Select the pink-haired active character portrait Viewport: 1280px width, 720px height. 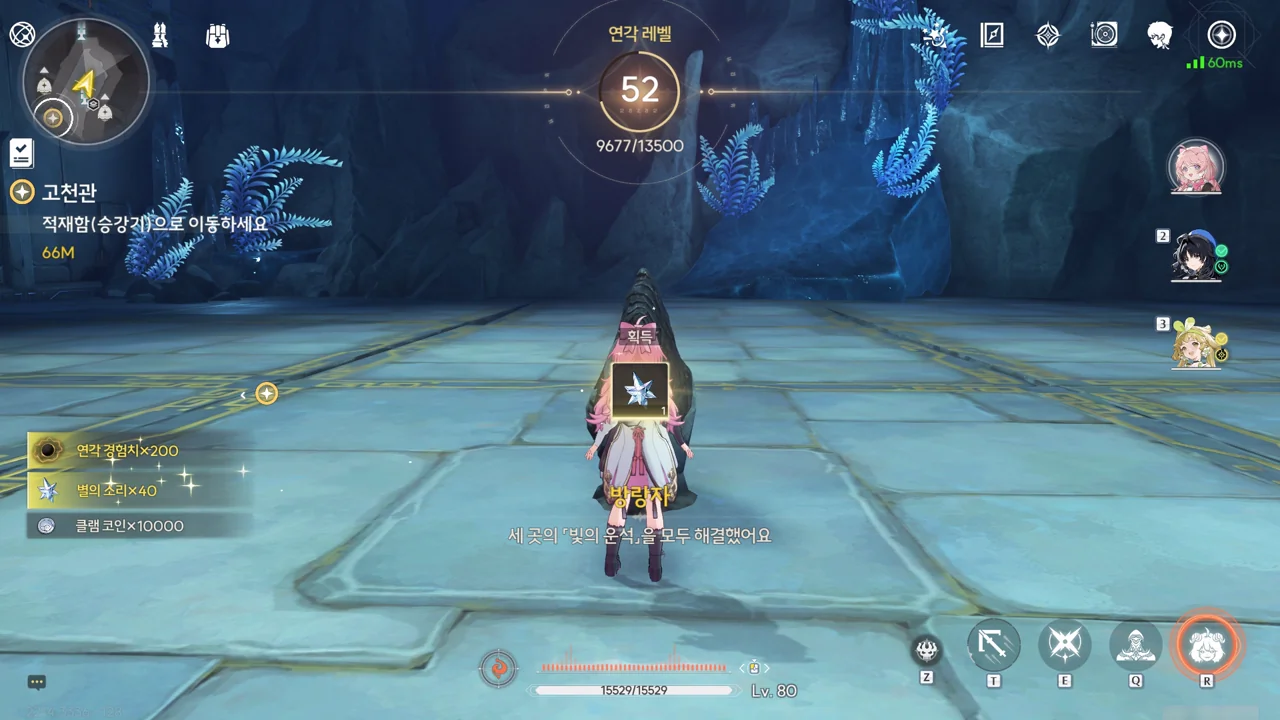coord(1196,167)
